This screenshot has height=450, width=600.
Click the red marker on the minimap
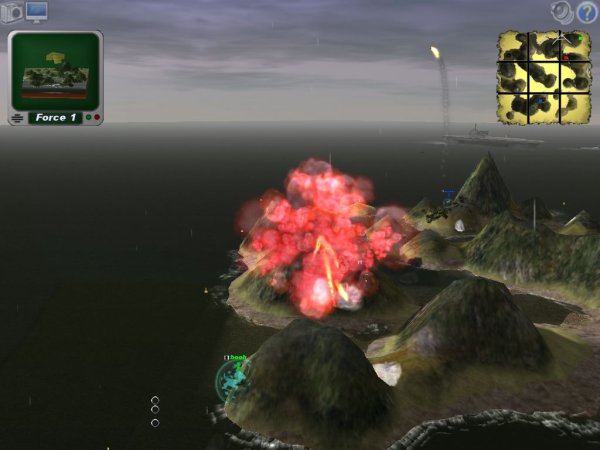click(565, 58)
